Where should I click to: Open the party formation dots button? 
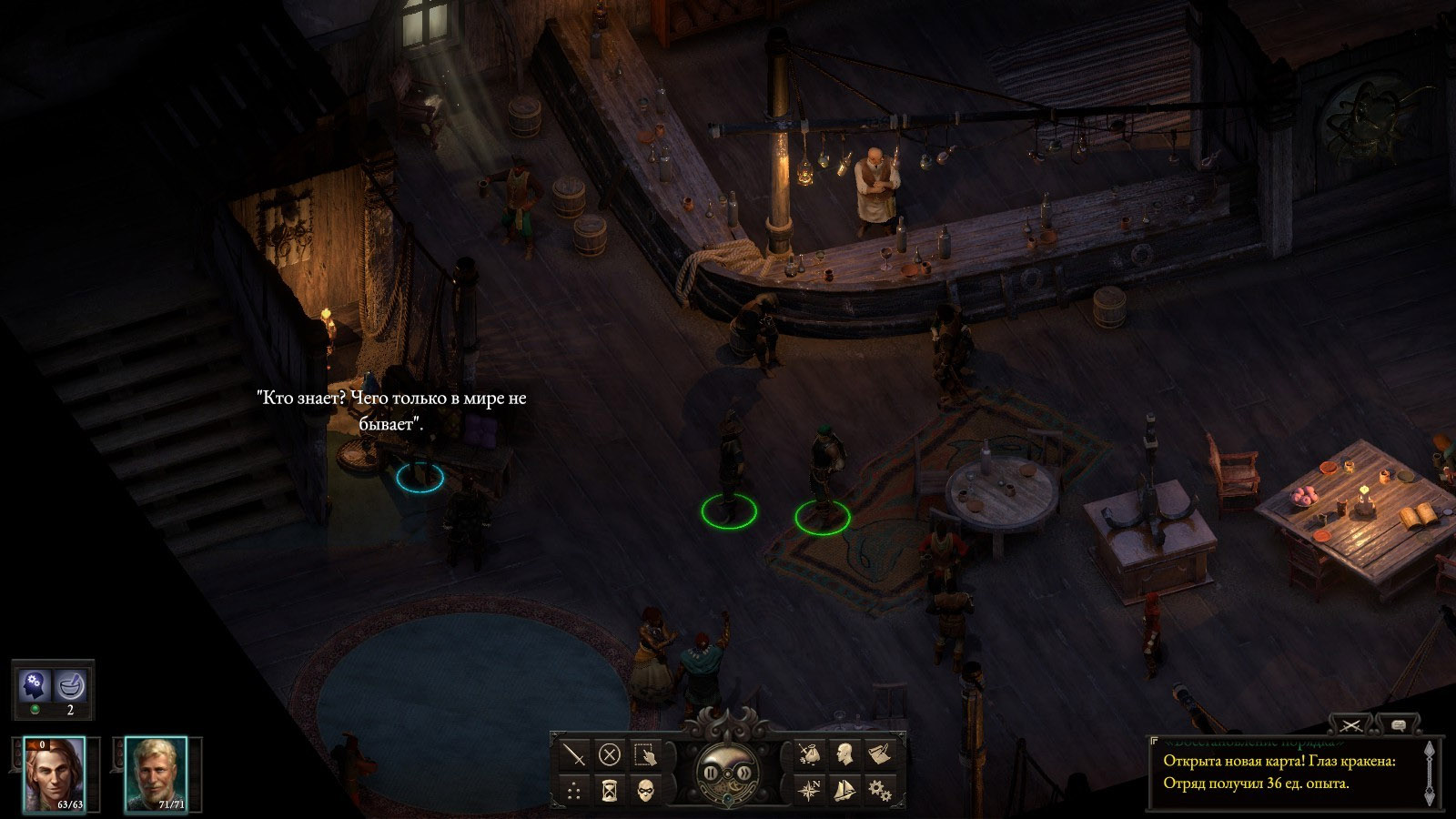click(574, 790)
